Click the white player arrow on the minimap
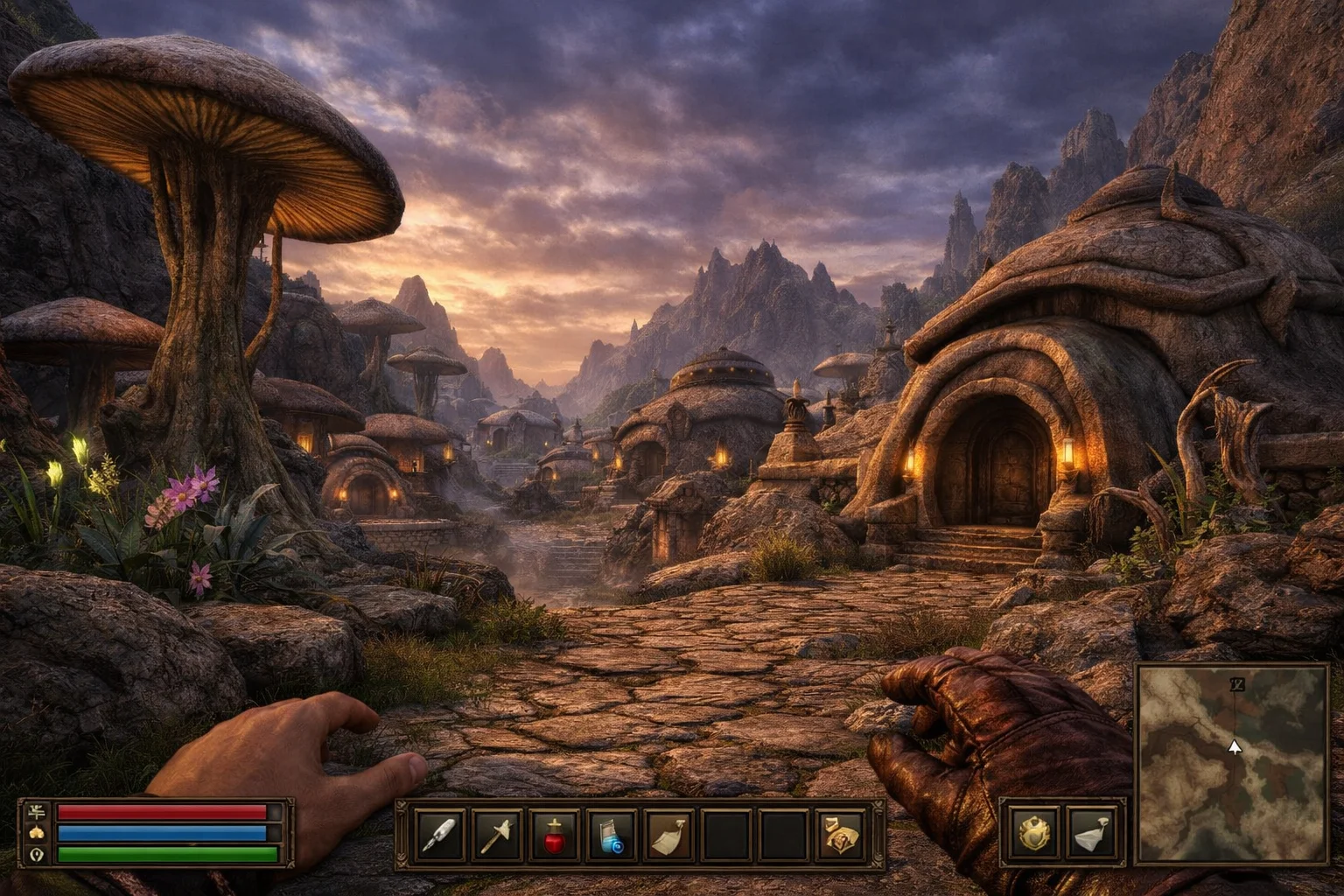1344x896 pixels. (1235, 747)
